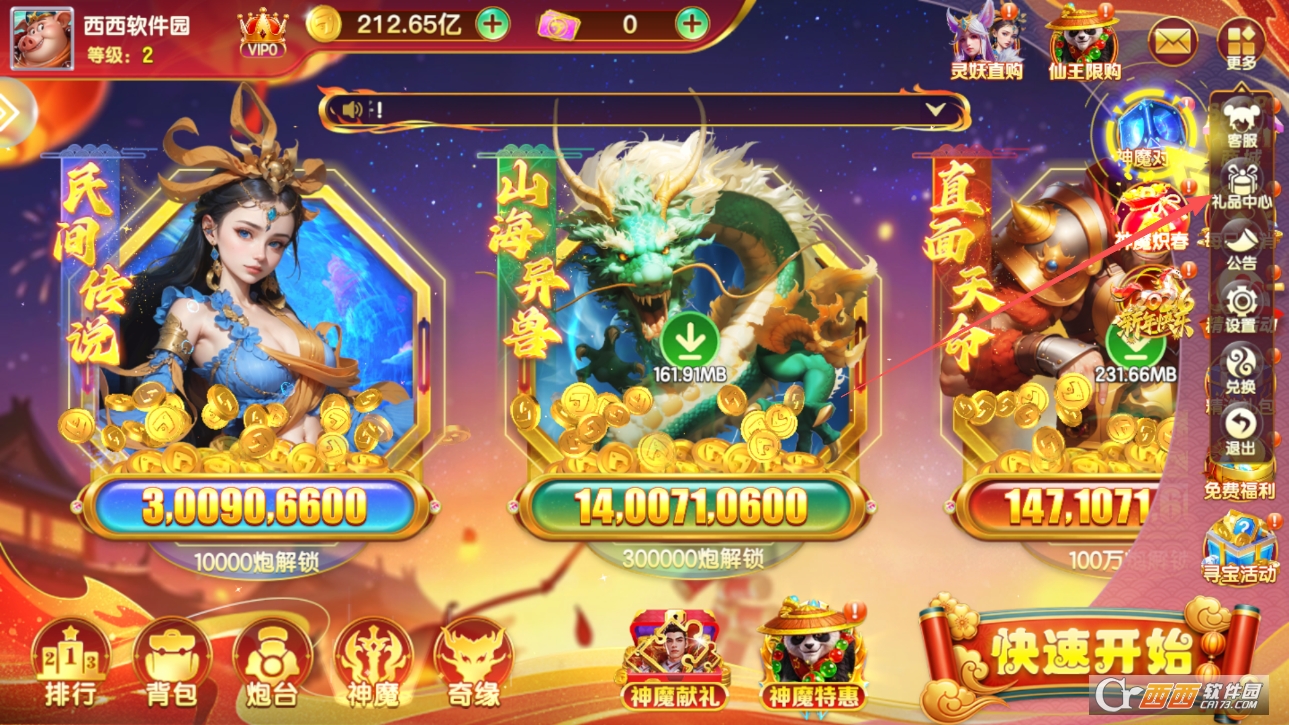The height and width of the screenshot is (725, 1289).
Task: Open the 公告 announcements entry
Action: coord(1241,246)
